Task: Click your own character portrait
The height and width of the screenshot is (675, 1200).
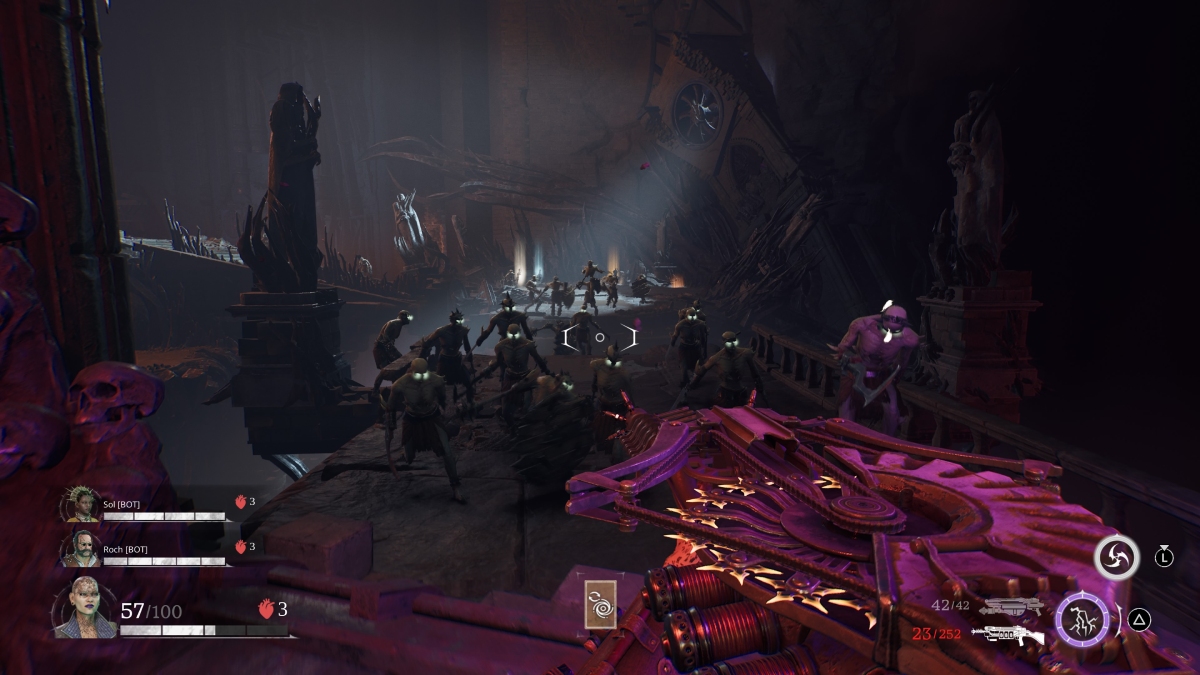Action: pos(84,608)
